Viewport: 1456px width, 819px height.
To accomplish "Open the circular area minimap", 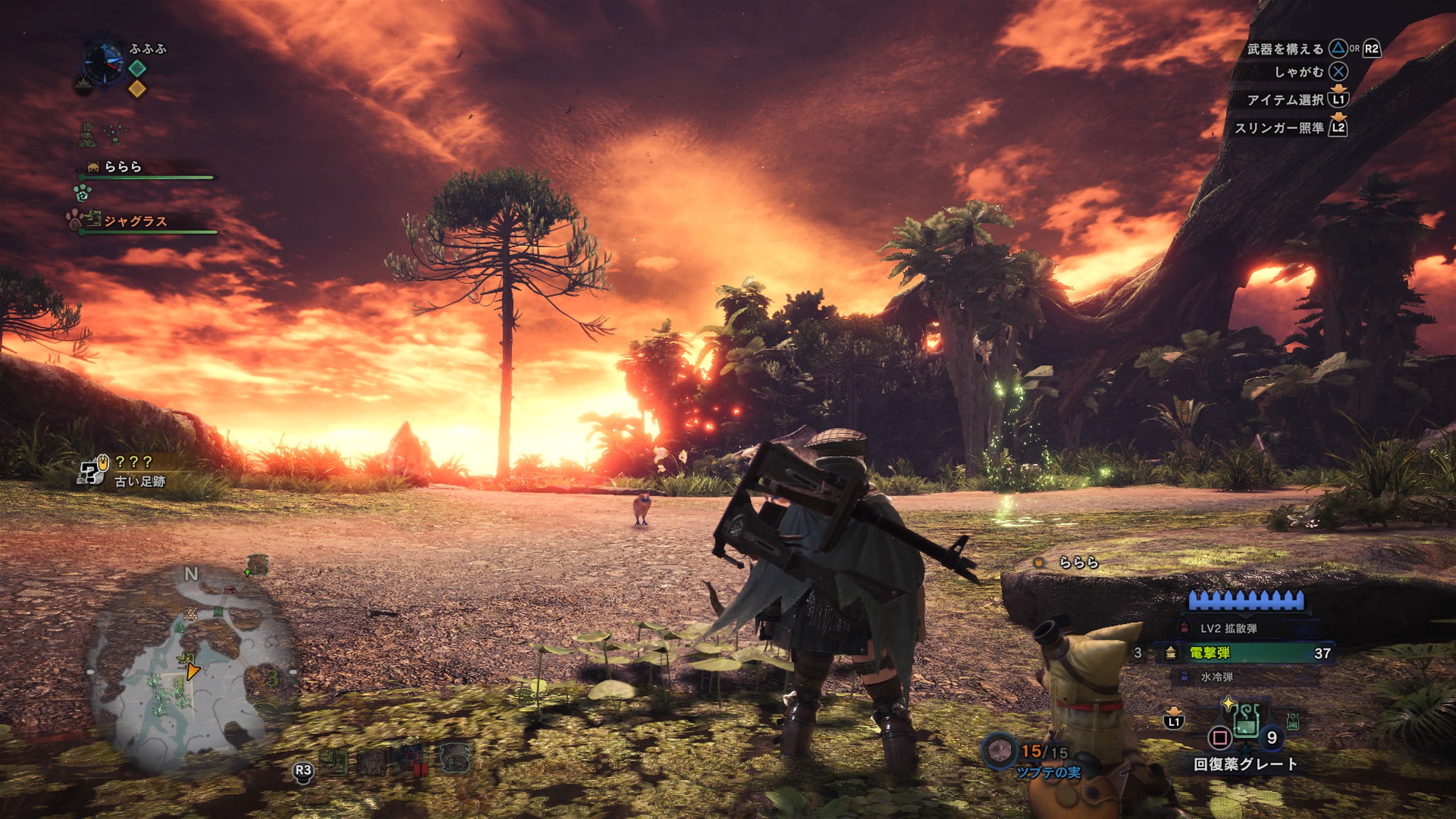I will pyautogui.click(x=192, y=667).
